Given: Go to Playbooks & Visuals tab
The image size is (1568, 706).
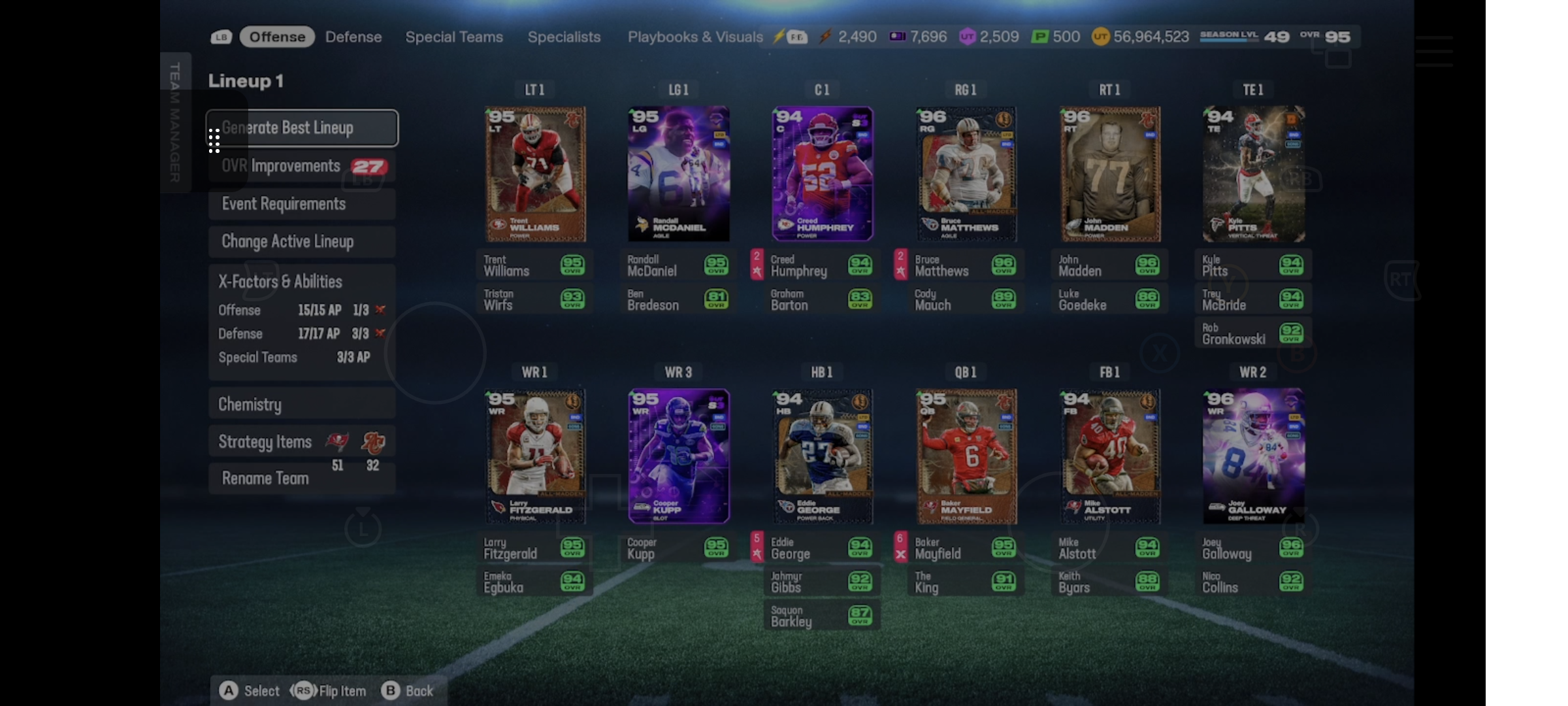Looking at the screenshot, I should tap(694, 37).
